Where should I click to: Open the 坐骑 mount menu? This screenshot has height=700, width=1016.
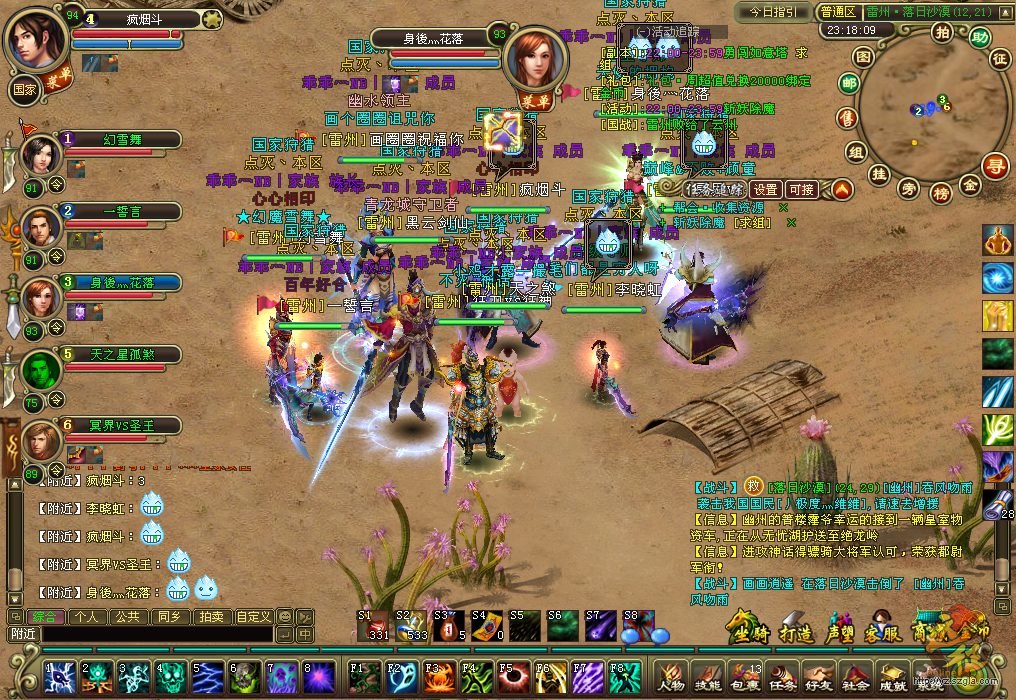(x=747, y=632)
